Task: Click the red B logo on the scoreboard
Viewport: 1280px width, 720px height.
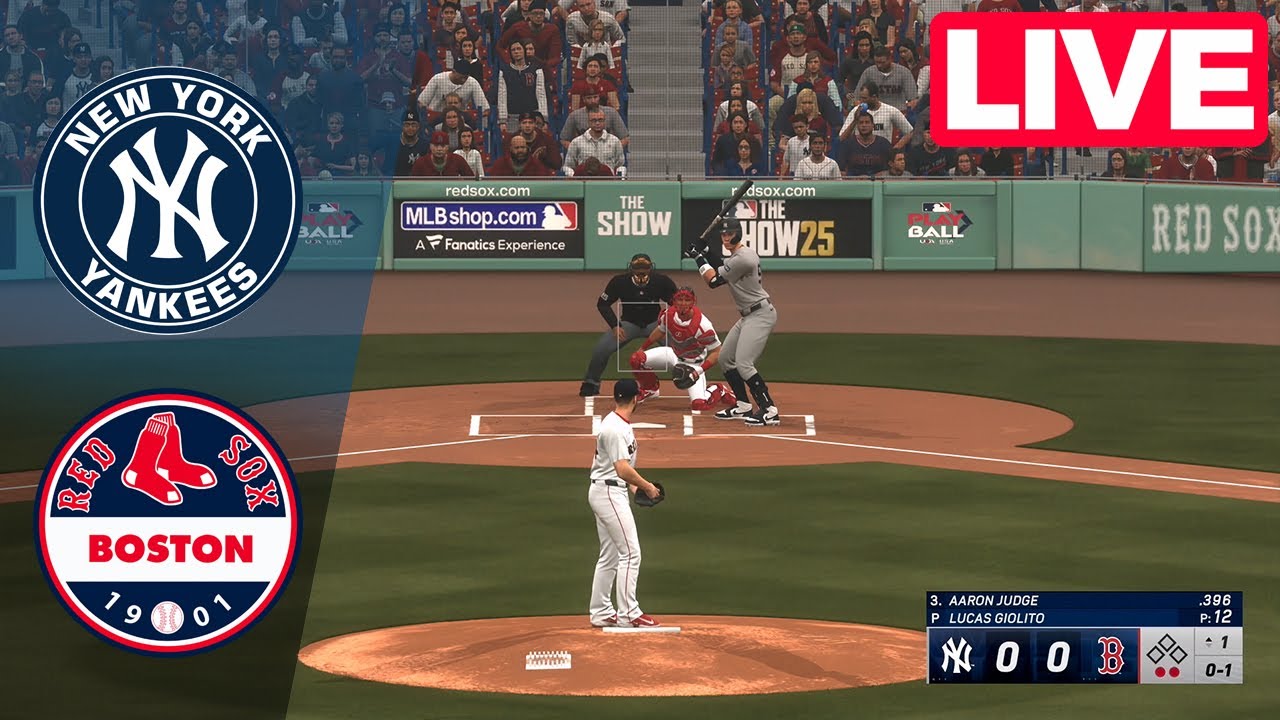Action: pyautogui.click(x=1111, y=655)
